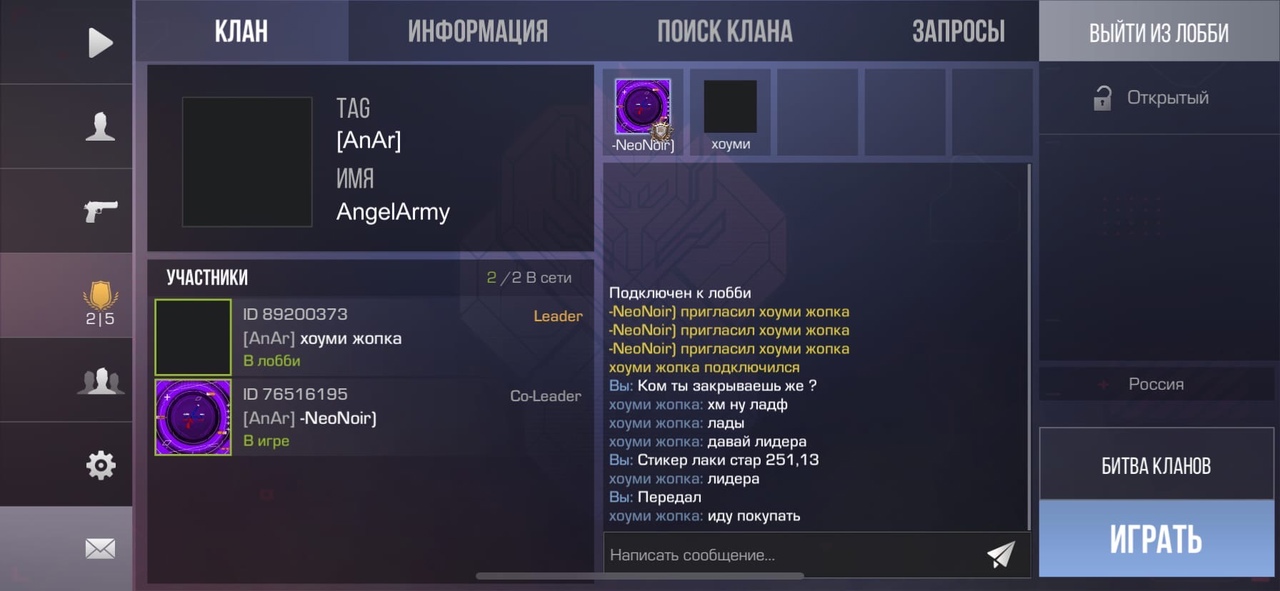Switch to the КЛАН tab
The image size is (1280, 591).
(x=241, y=31)
